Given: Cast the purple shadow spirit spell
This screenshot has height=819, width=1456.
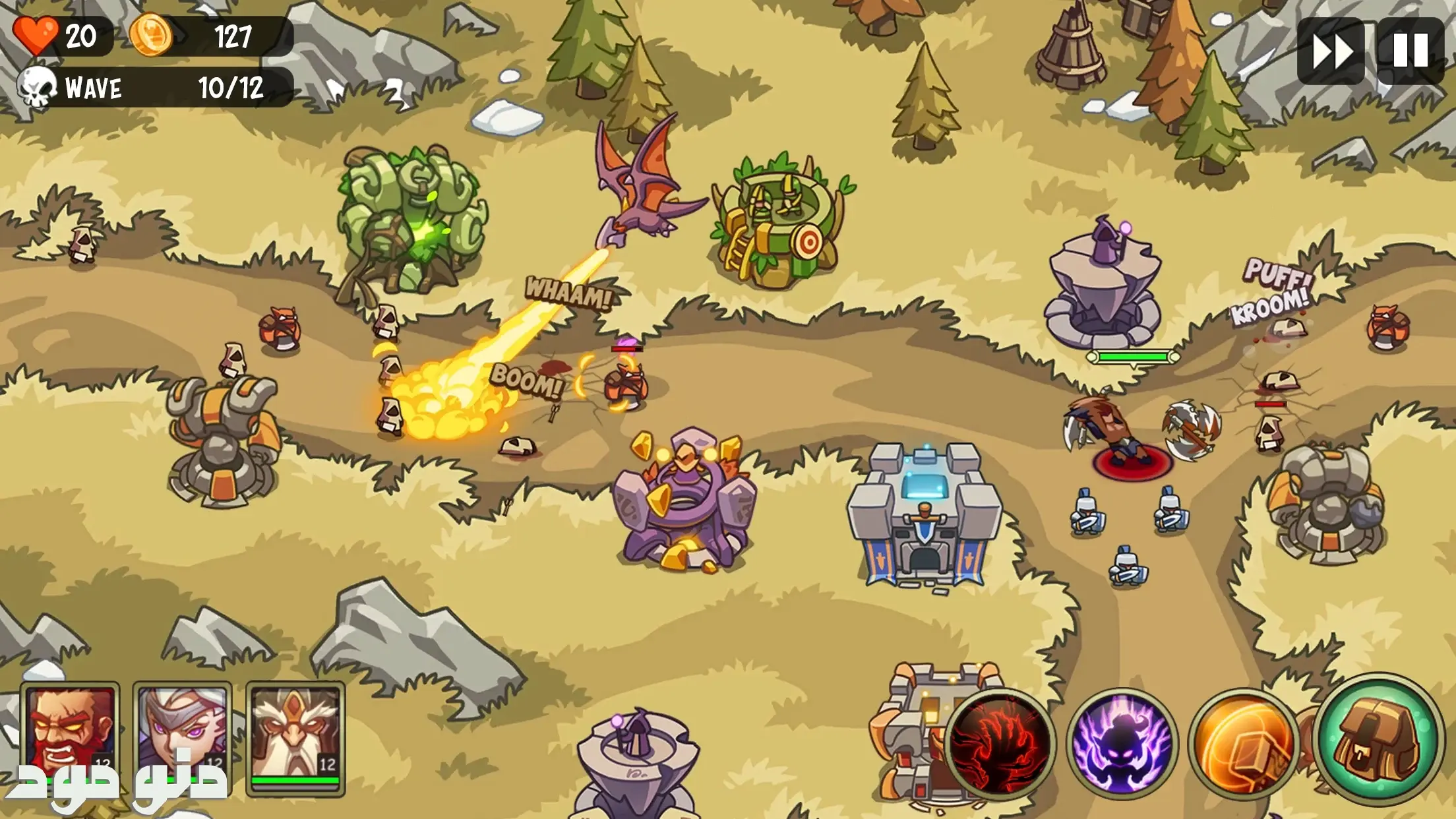Looking at the screenshot, I should [x=1122, y=744].
